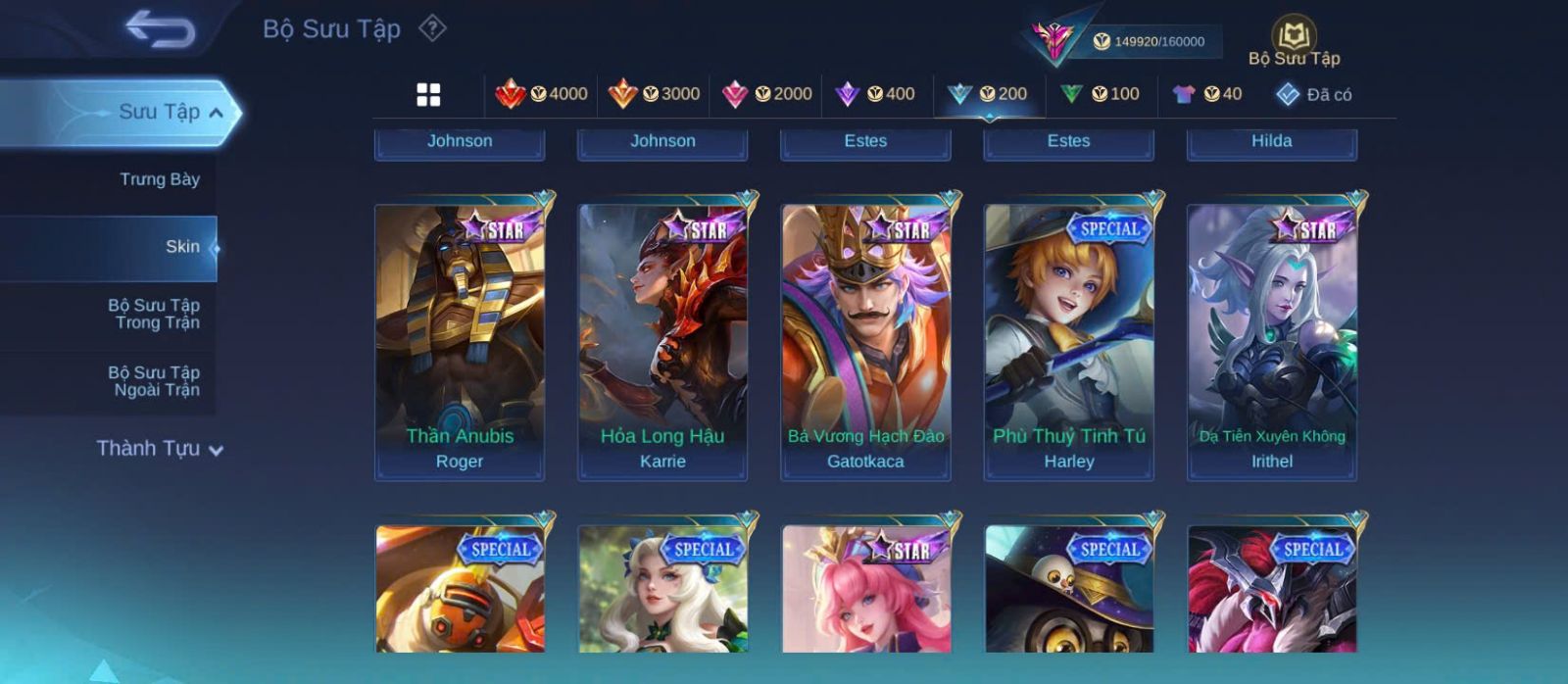Show all skins with grid filter
Image resolution: width=1568 pixels, height=684 pixels.
pyautogui.click(x=428, y=94)
